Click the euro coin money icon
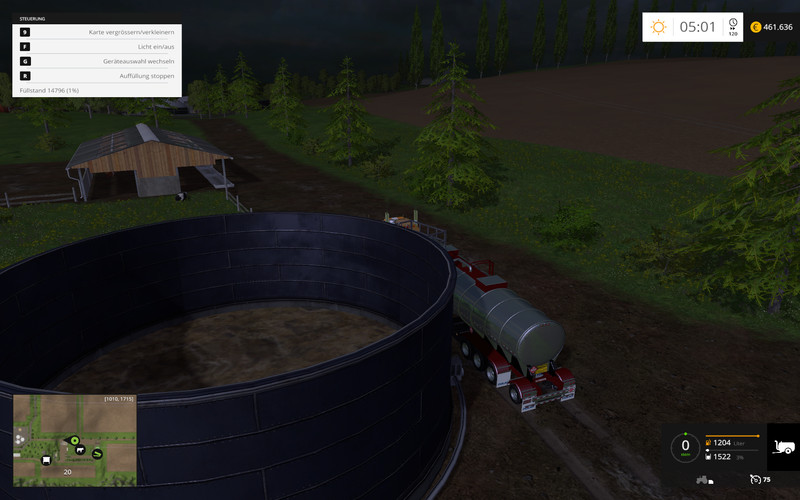The width and height of the screenshot is (800, 500). (x=756, y=27)
